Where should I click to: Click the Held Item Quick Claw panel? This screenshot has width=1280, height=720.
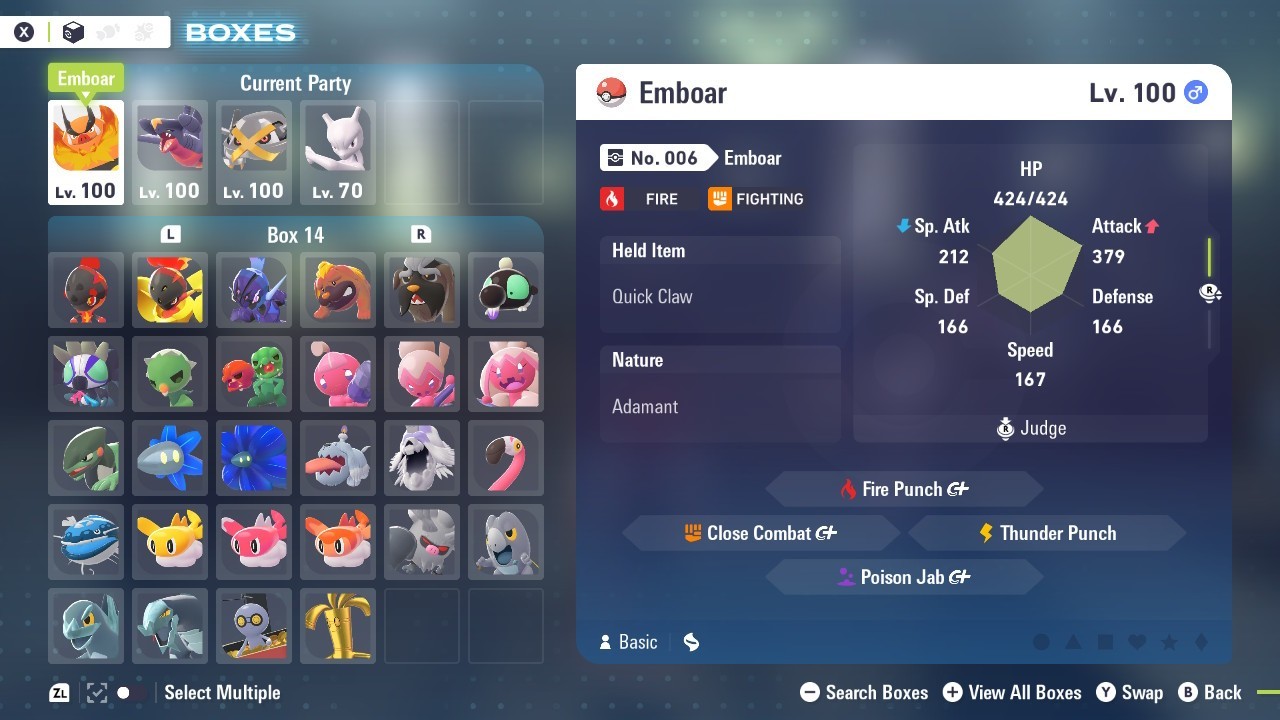[x=720, y=284]
